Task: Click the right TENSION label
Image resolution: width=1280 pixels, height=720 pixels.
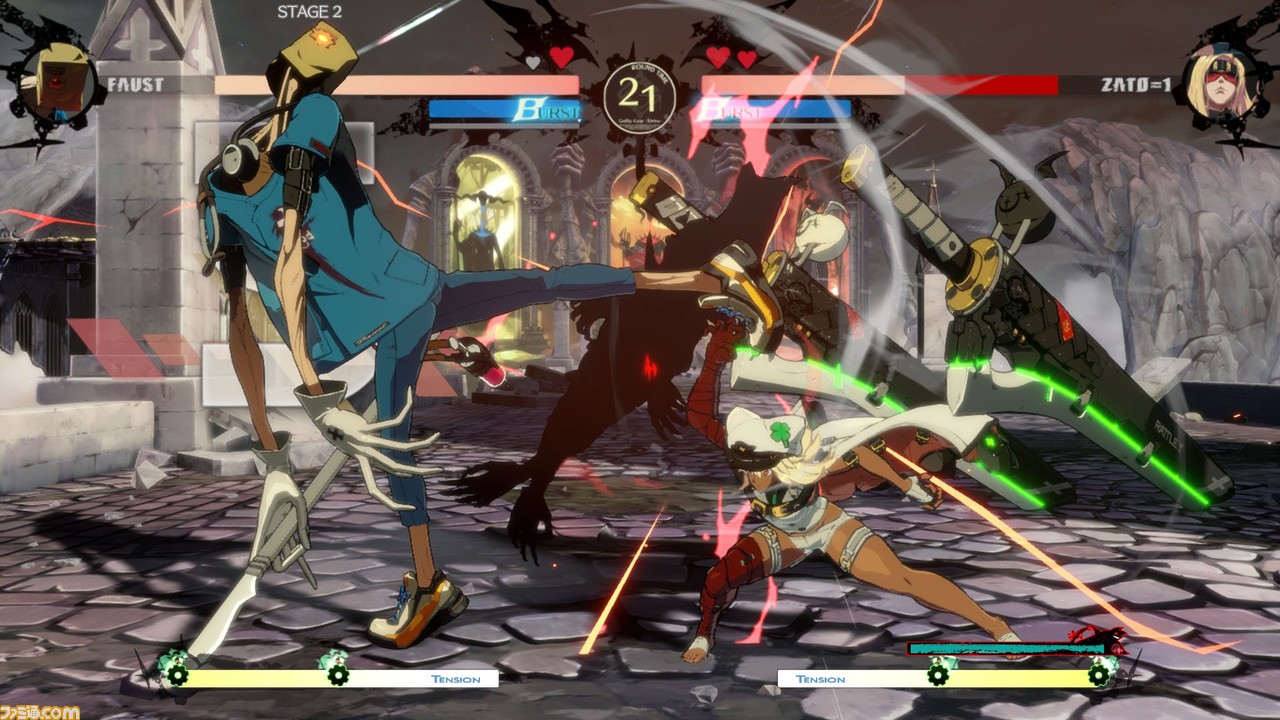Action: click(822, 678)
